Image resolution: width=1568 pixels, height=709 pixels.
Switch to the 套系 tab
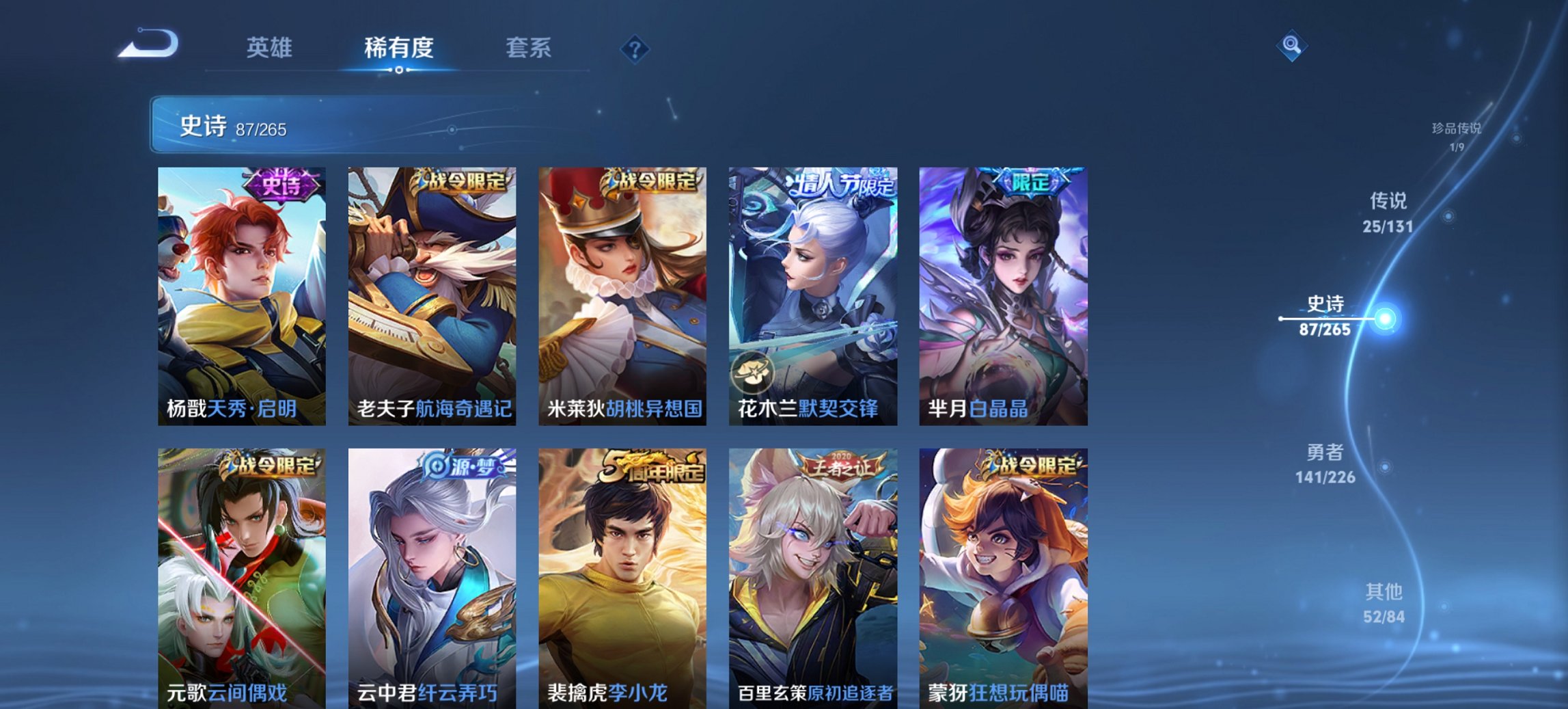click(527, 48)
